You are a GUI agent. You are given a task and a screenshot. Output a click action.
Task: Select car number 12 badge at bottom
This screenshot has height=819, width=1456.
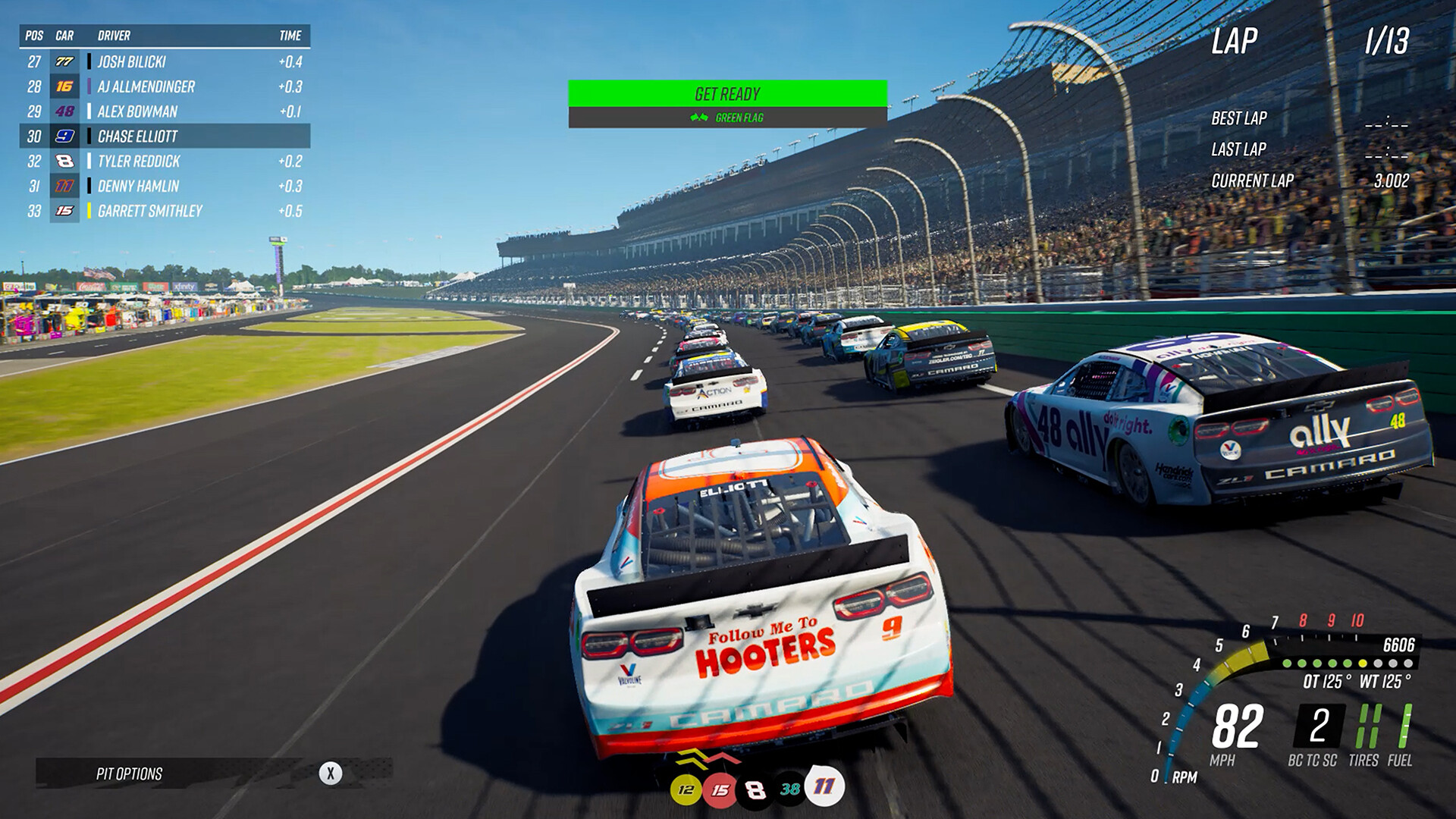click(x=686, y=787)
